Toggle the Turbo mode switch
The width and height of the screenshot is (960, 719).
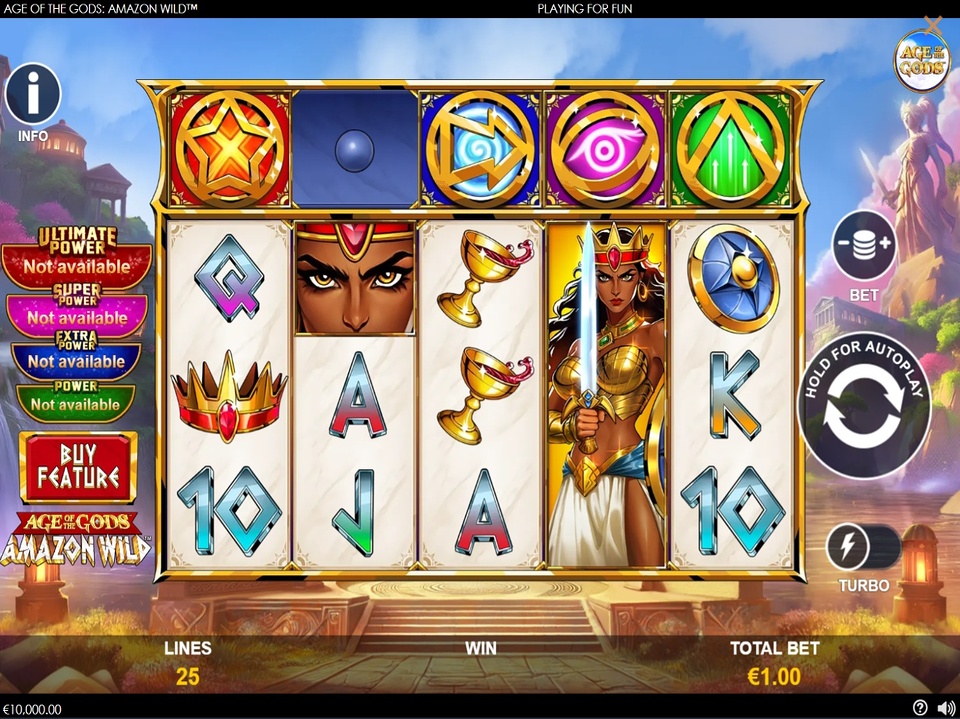point(864,549)
